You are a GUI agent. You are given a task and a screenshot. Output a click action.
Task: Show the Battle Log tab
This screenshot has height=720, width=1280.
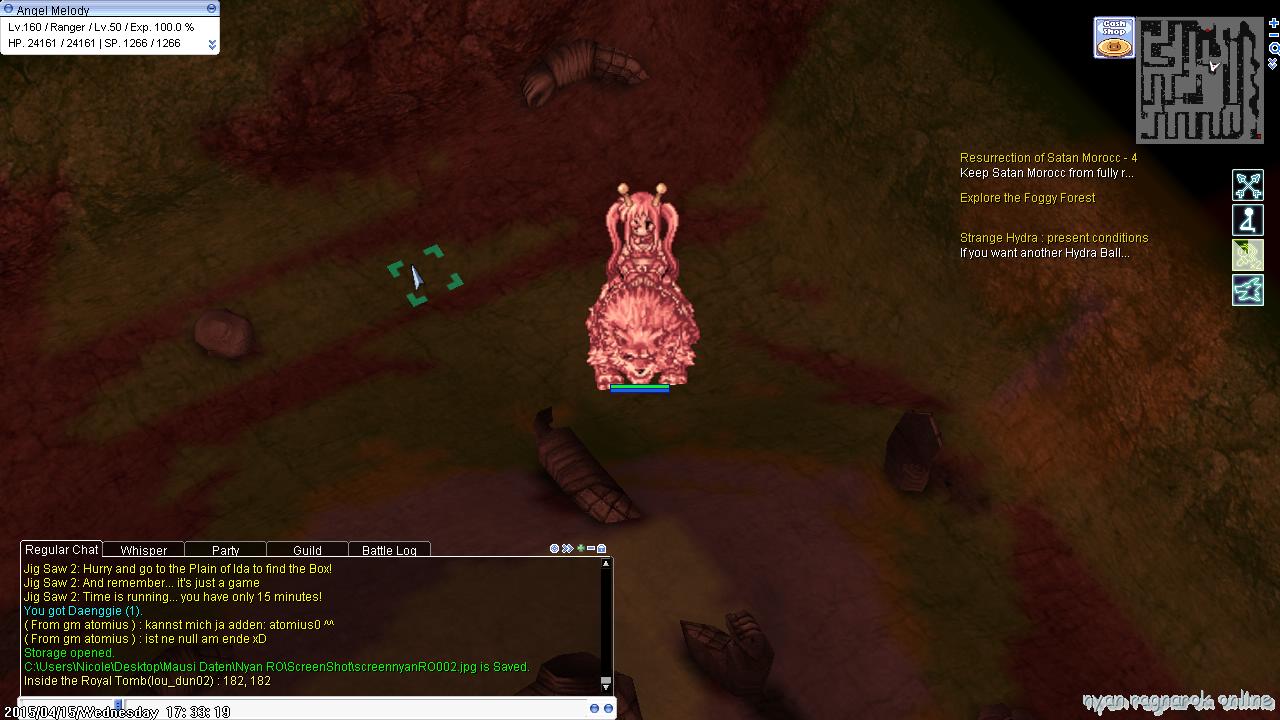(x=389, y=550)
